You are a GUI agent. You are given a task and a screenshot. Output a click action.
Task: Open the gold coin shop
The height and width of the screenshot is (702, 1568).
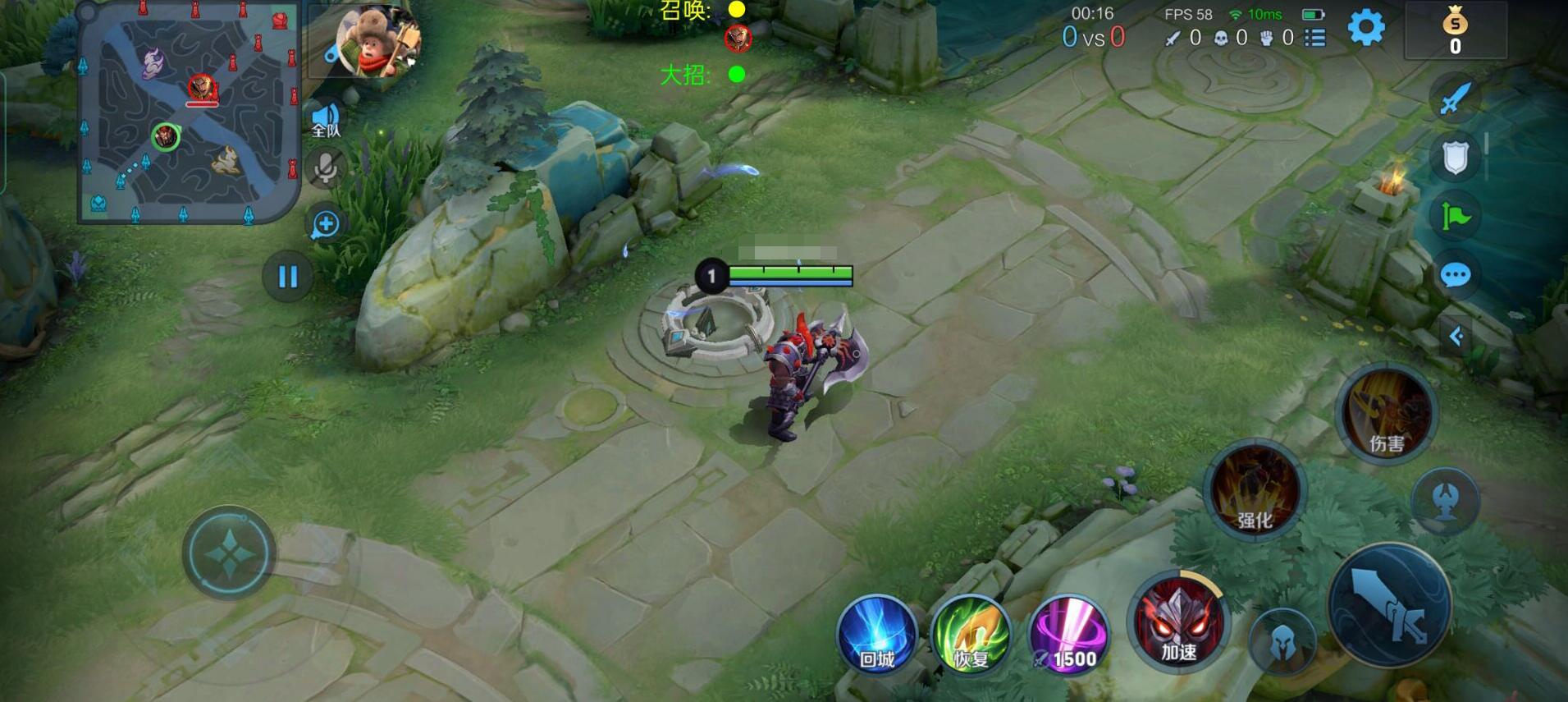[x=1455, y=31]
